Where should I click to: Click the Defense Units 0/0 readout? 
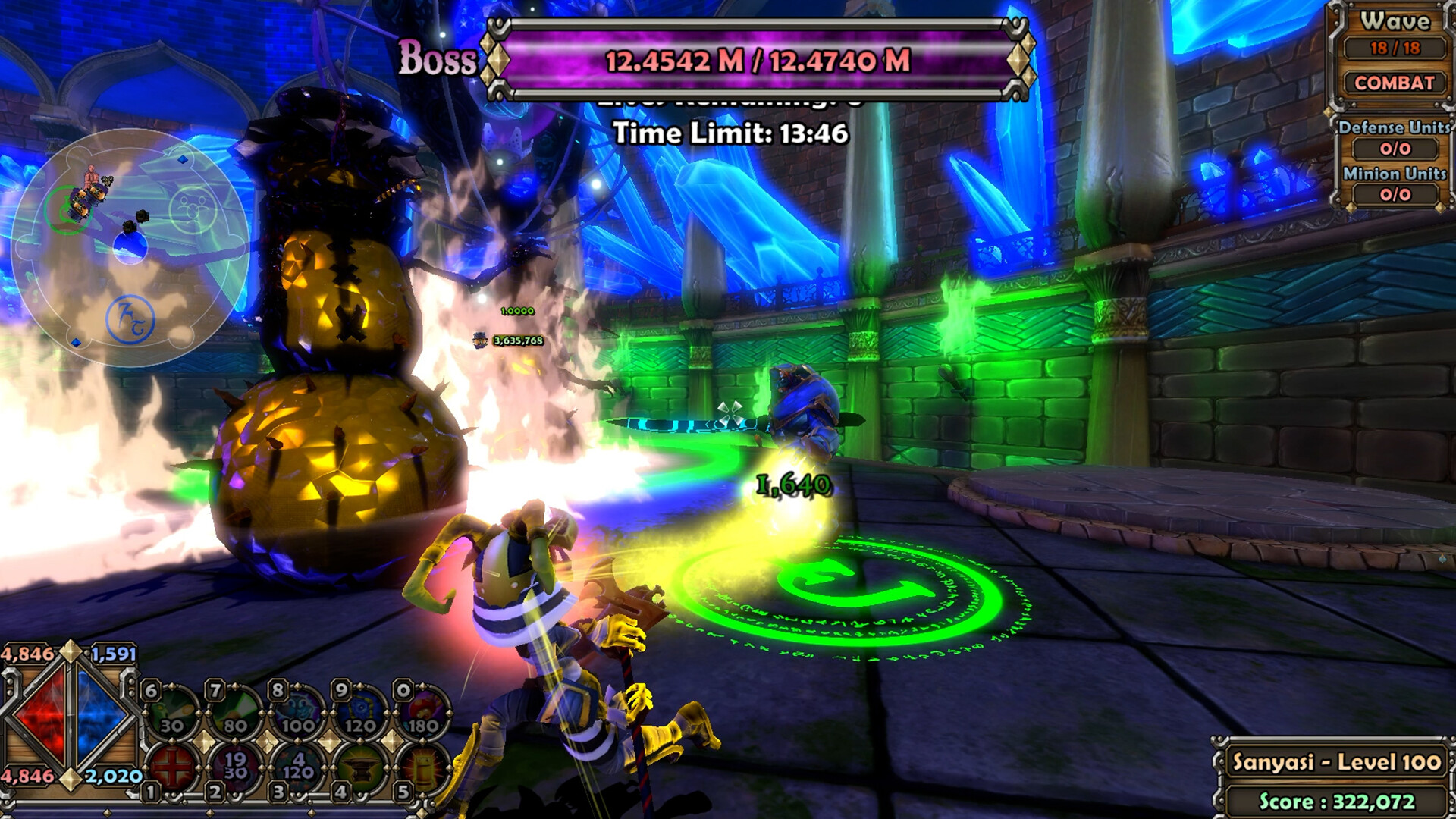click(1397, 146)
